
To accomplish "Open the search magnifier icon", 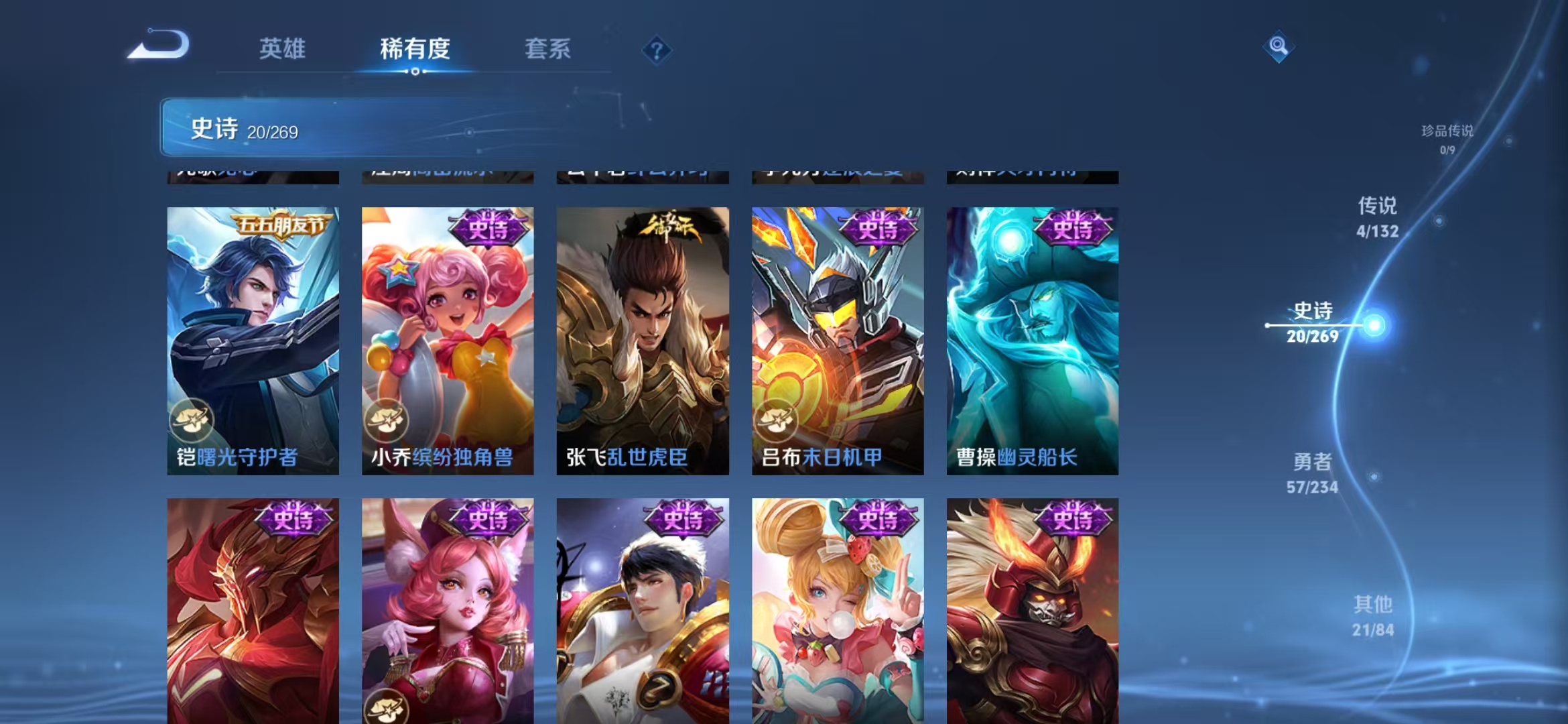I will click(x=1279, y=46).
